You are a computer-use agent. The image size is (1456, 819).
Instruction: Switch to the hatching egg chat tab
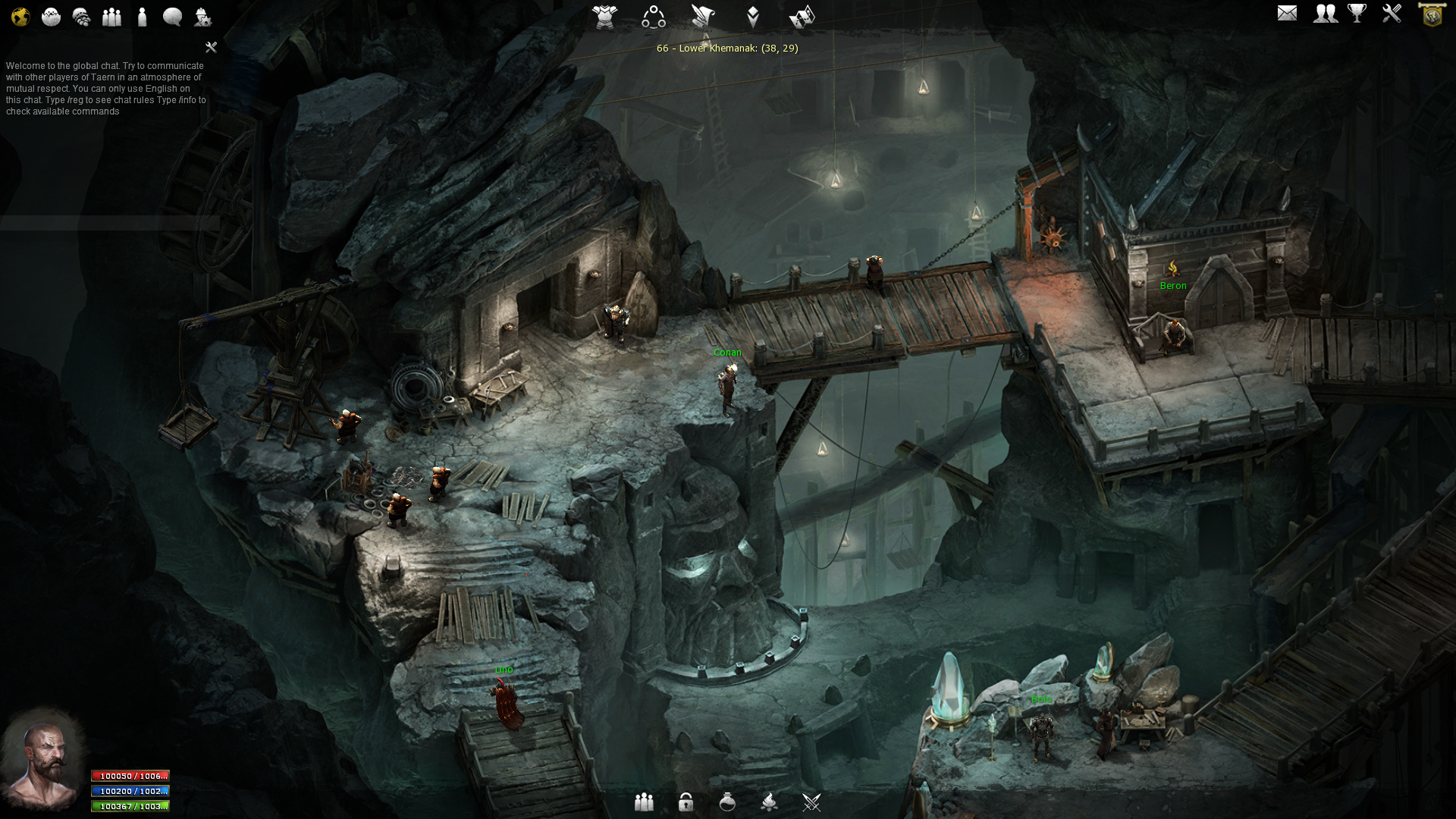51,17
